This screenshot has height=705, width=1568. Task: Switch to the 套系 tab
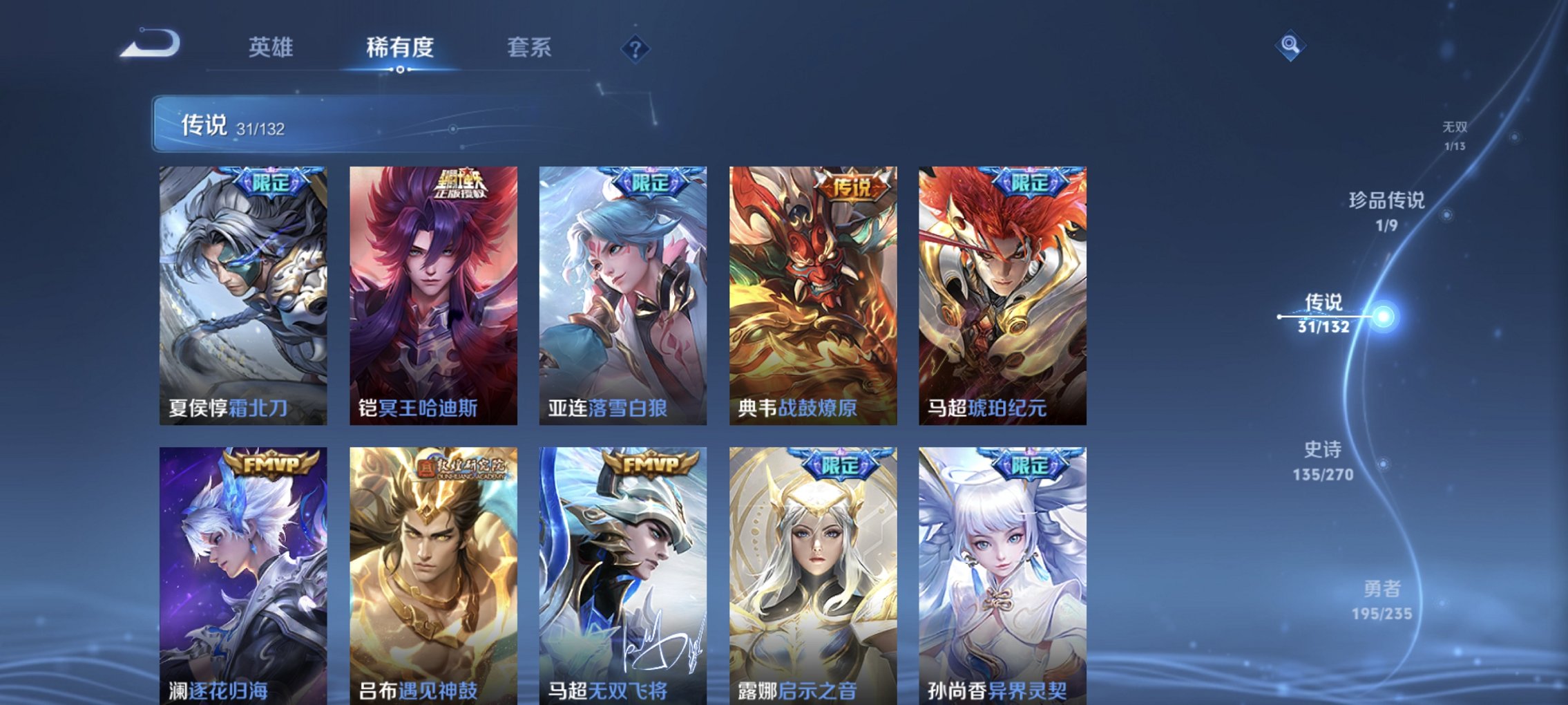pos(528,48)
